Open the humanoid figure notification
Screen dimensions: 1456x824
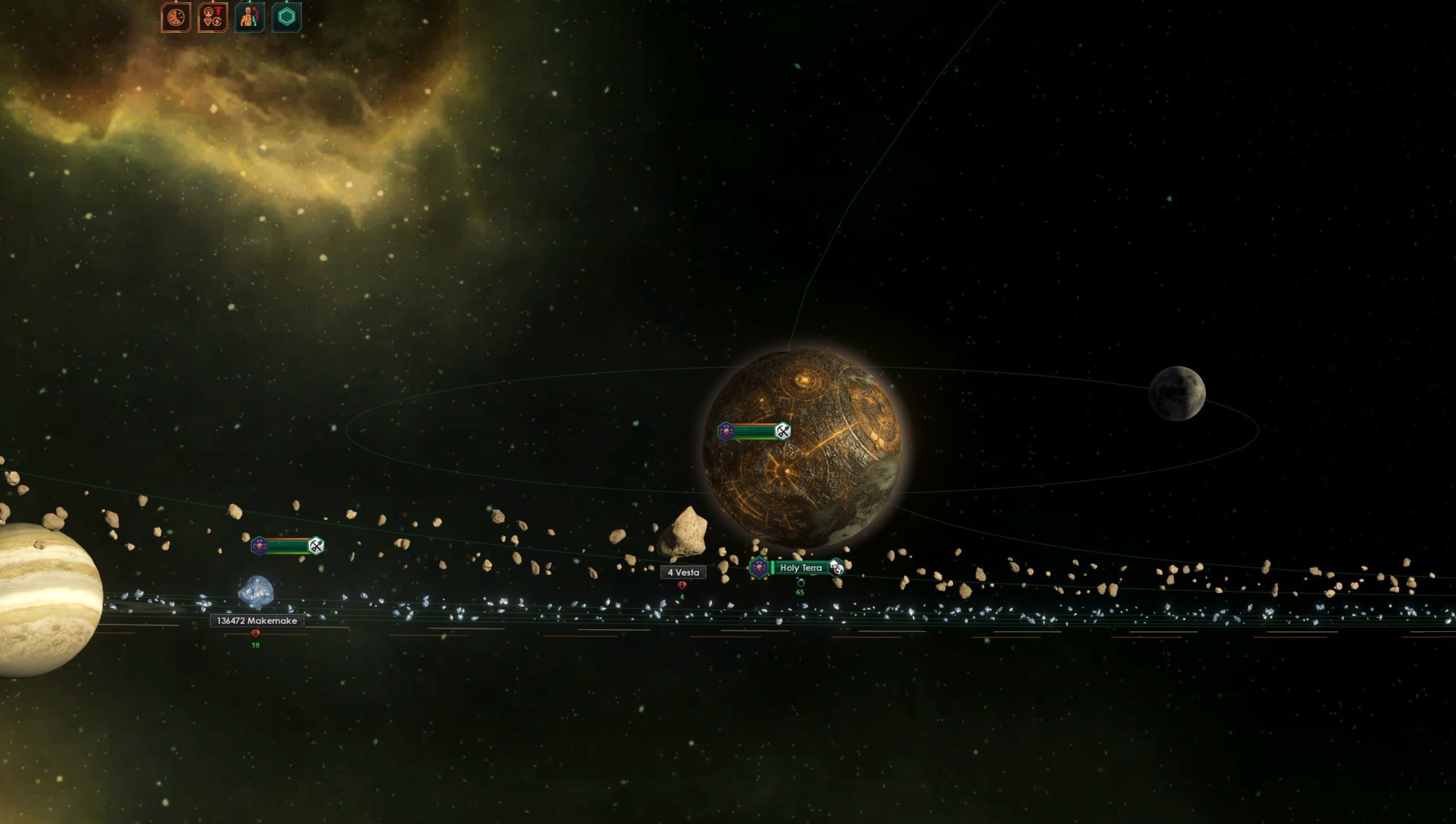249,17
